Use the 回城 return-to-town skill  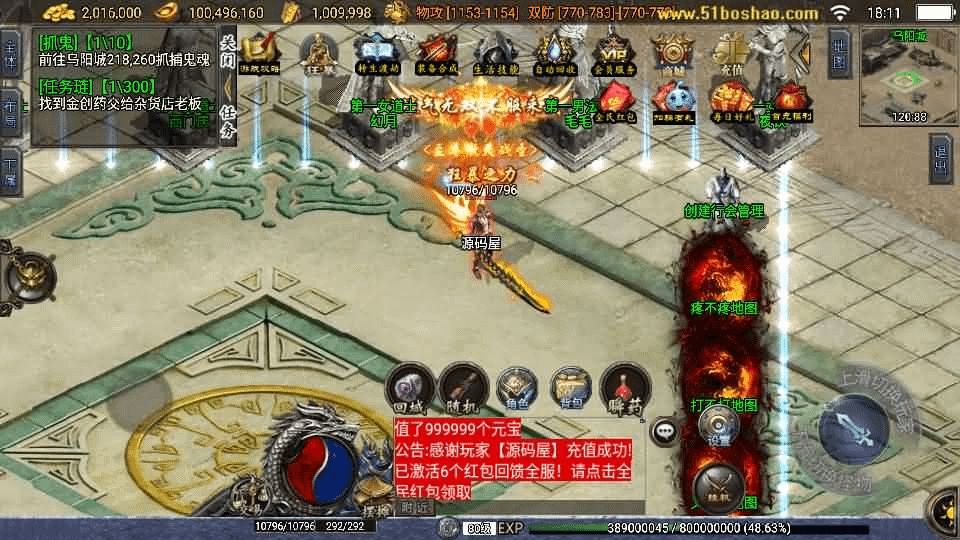[410, 388]
